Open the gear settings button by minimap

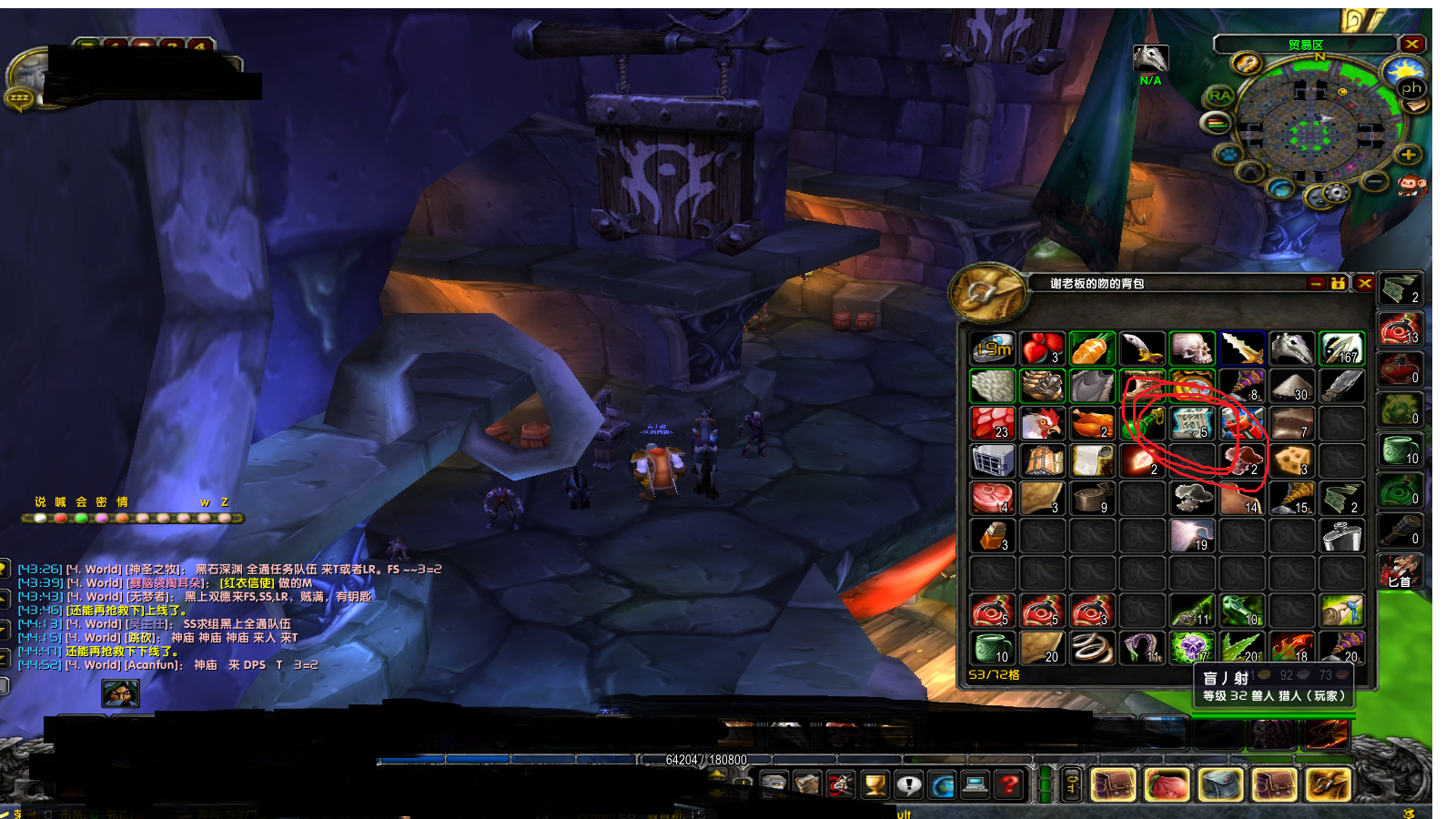1335,193
